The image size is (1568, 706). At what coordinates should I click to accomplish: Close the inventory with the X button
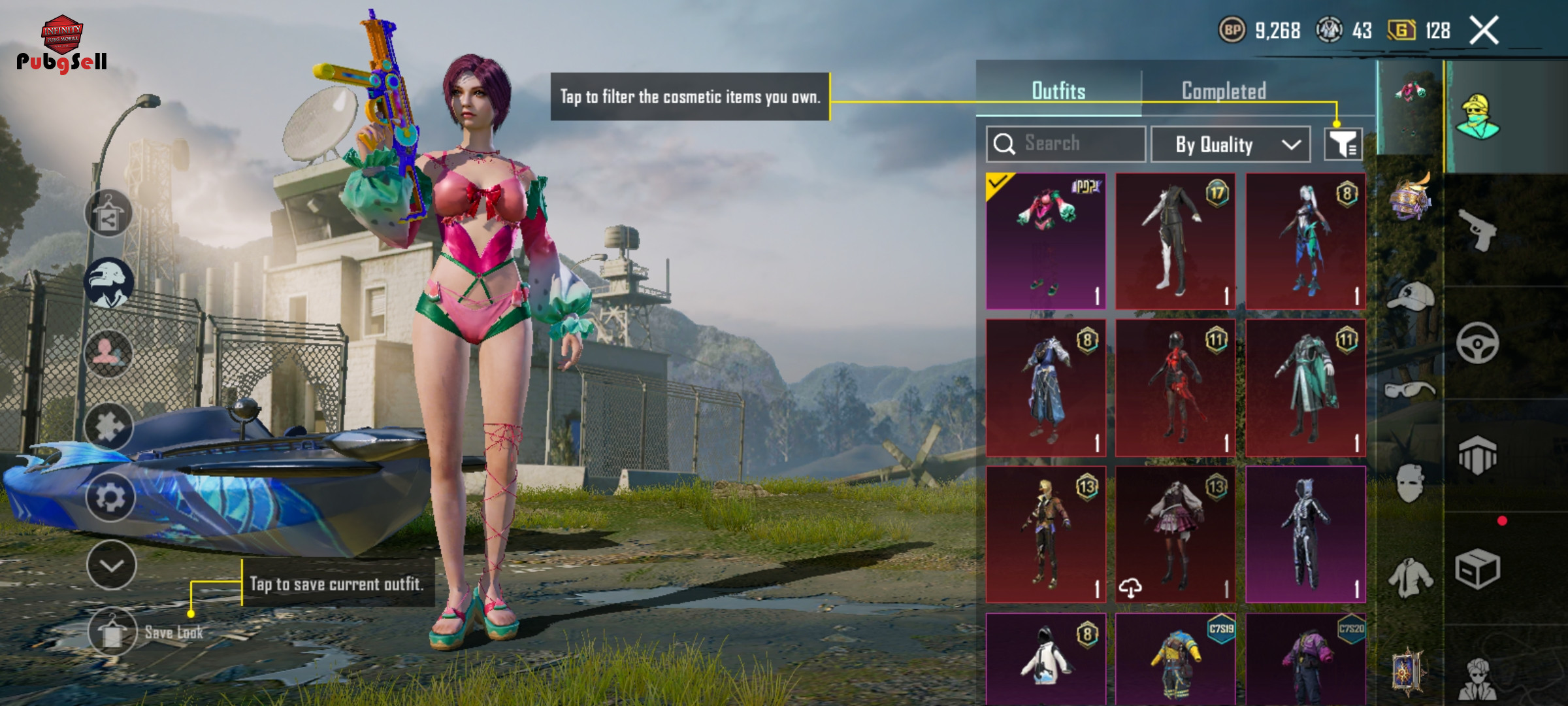1484,31
